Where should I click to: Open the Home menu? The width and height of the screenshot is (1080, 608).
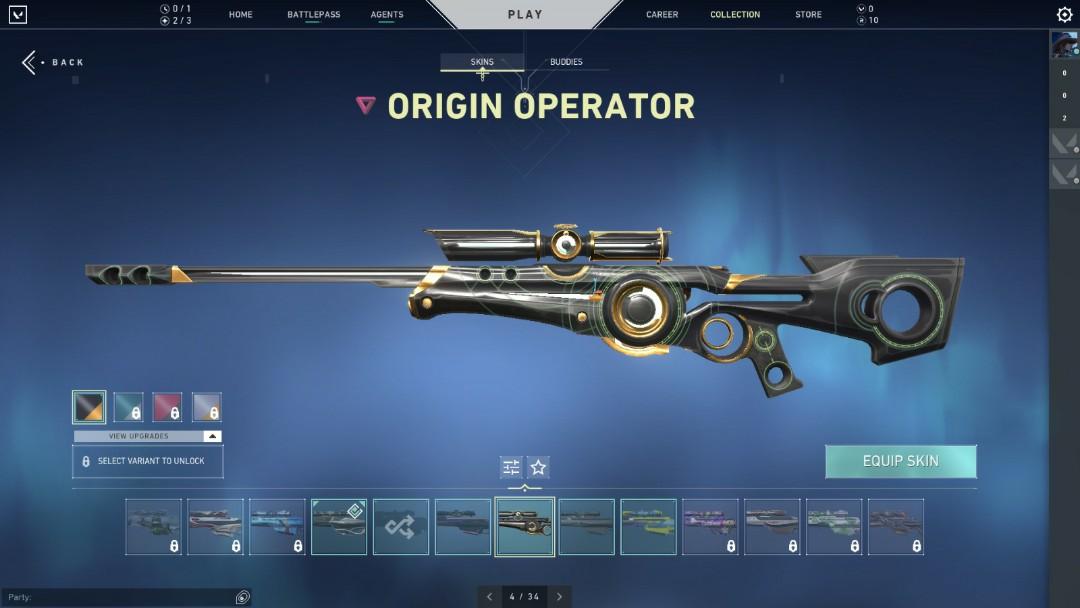coord(240,15)
